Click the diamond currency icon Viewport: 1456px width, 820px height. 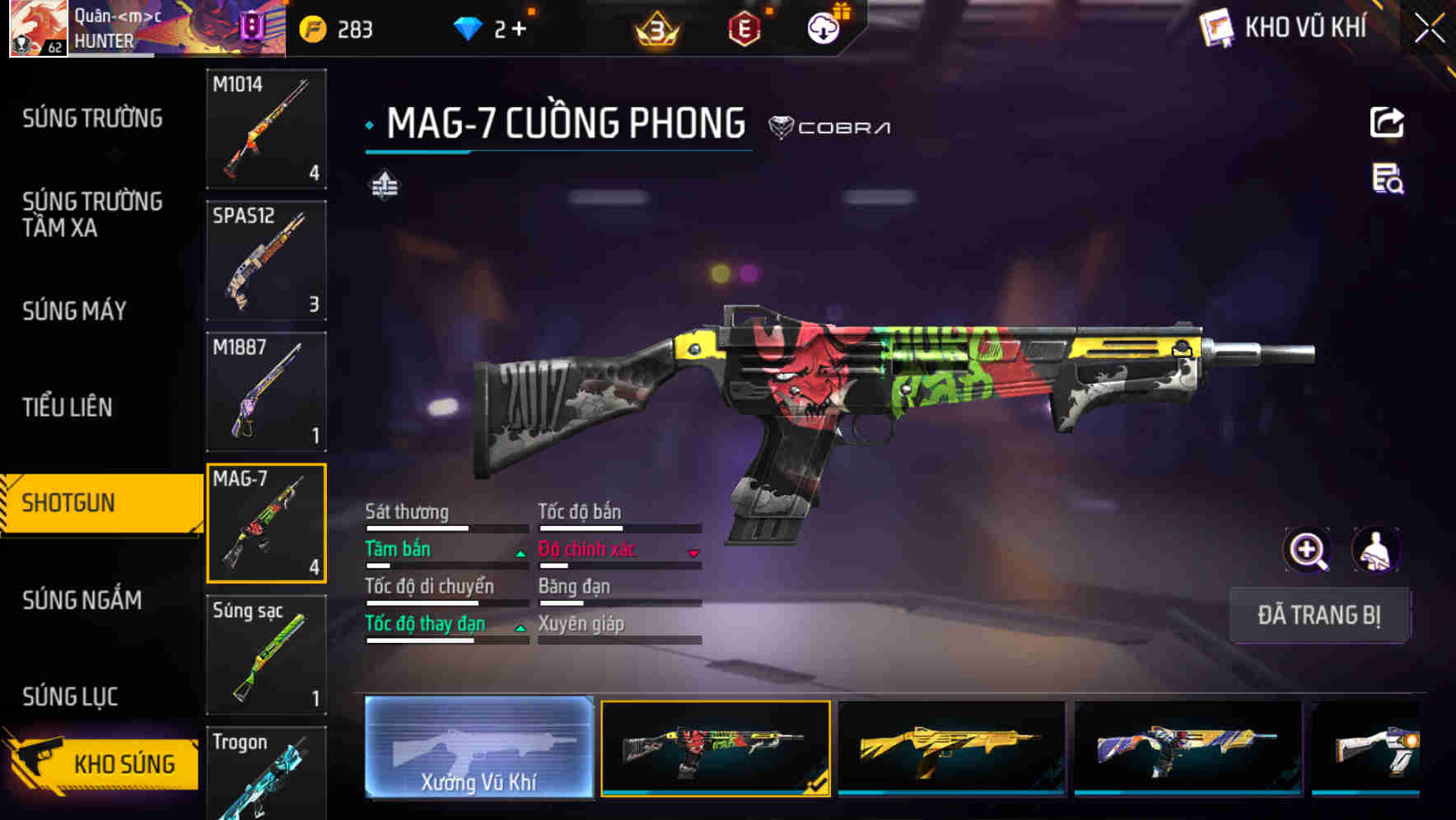(x=469, y=26)
